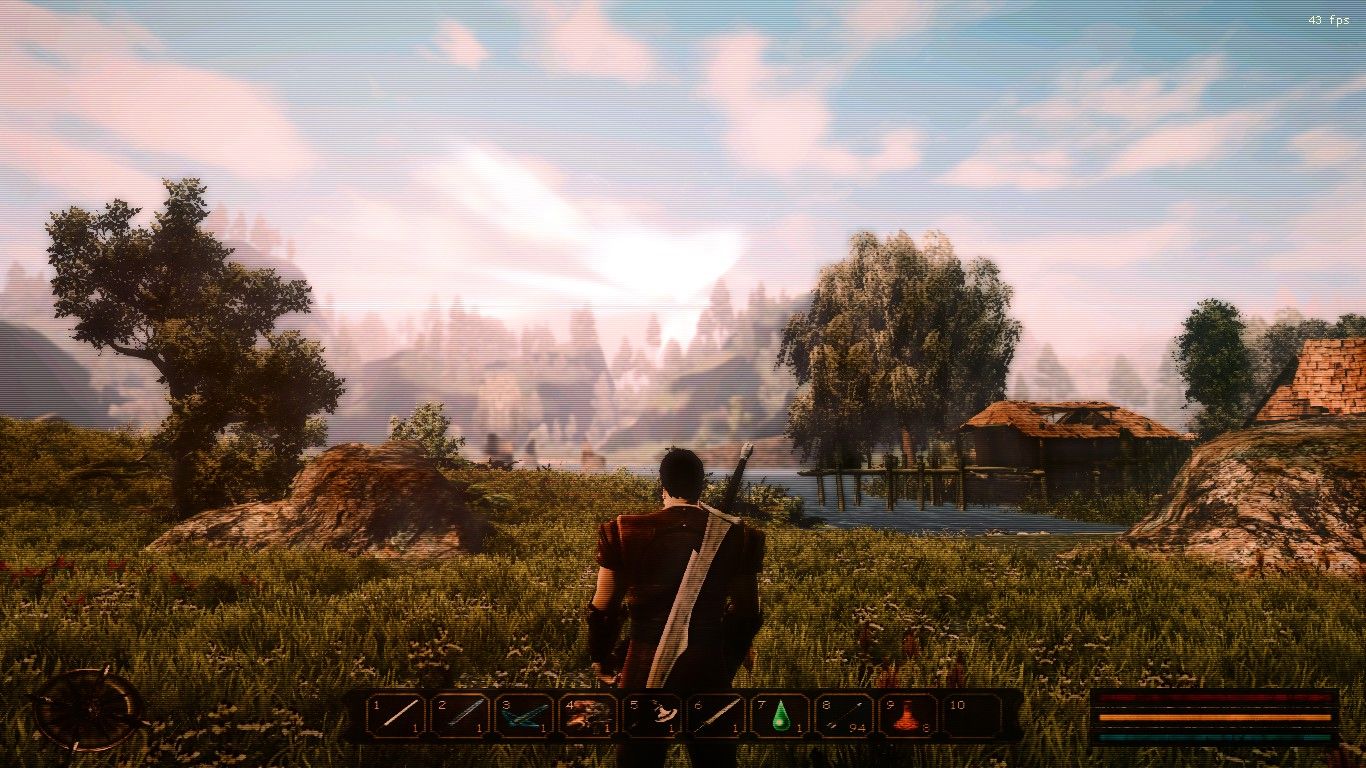Image resolution: width=1366 pixels, height=768 pixels.
Task: Select the crossbow in quickslot 3
Action: click(x=526, y=715)
